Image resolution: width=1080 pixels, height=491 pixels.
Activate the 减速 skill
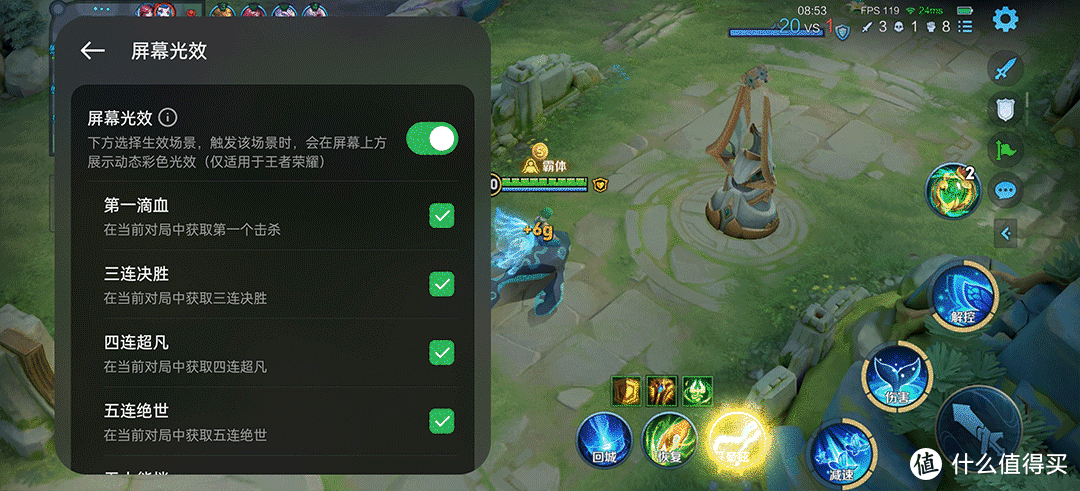point(835,451)
